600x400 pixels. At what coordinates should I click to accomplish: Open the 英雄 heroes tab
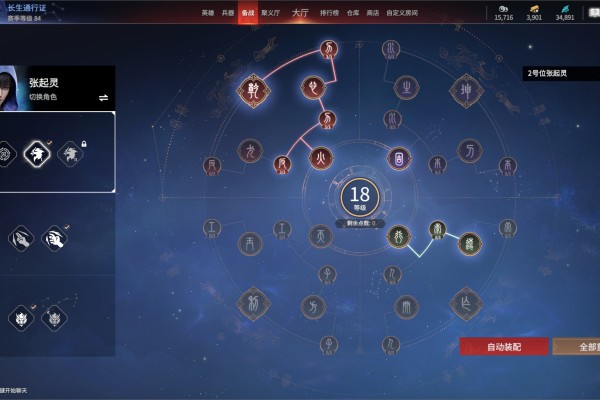coord(207,13)
